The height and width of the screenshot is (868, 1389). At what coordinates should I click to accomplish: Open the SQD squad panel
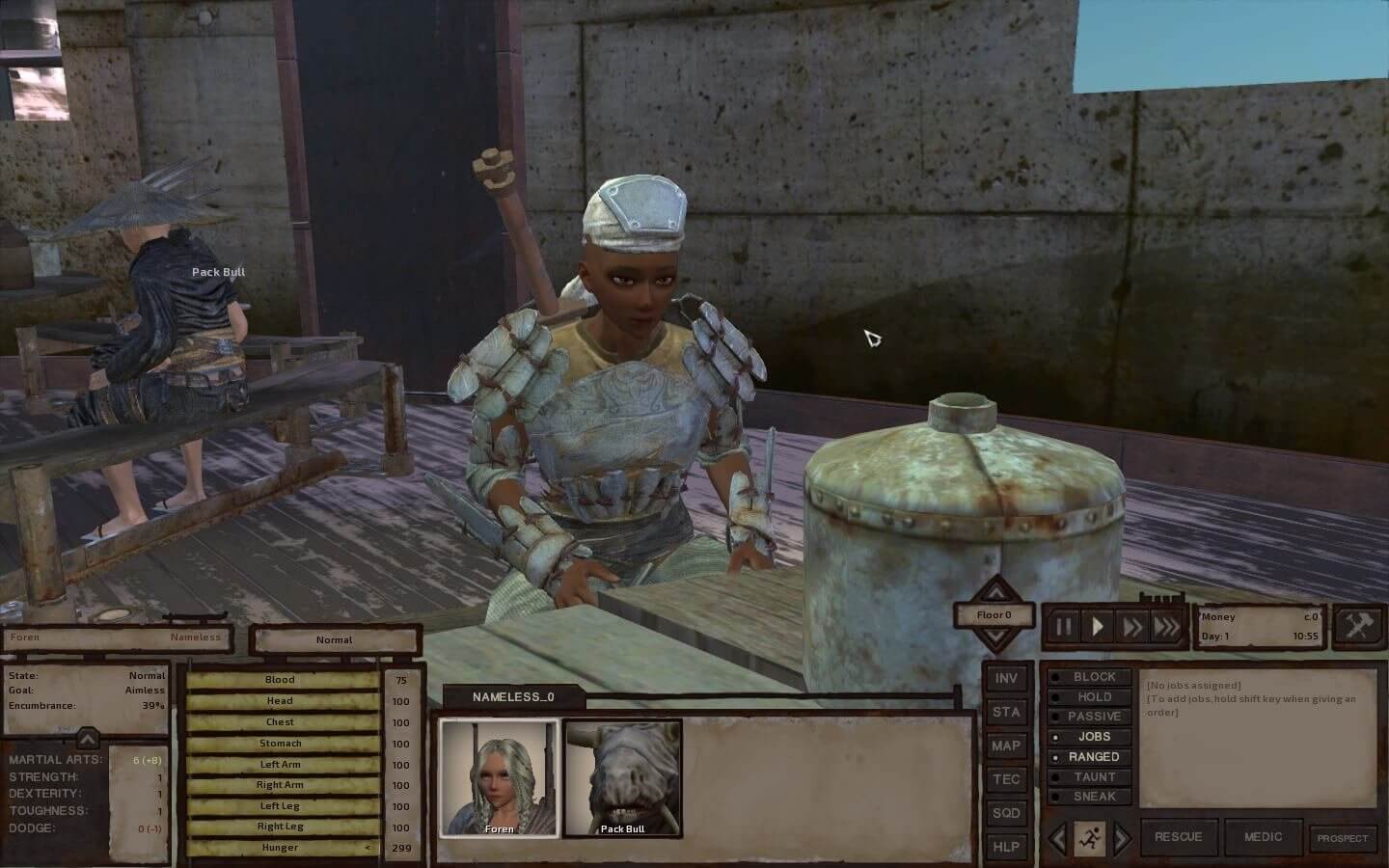[x=1006, y=813]
